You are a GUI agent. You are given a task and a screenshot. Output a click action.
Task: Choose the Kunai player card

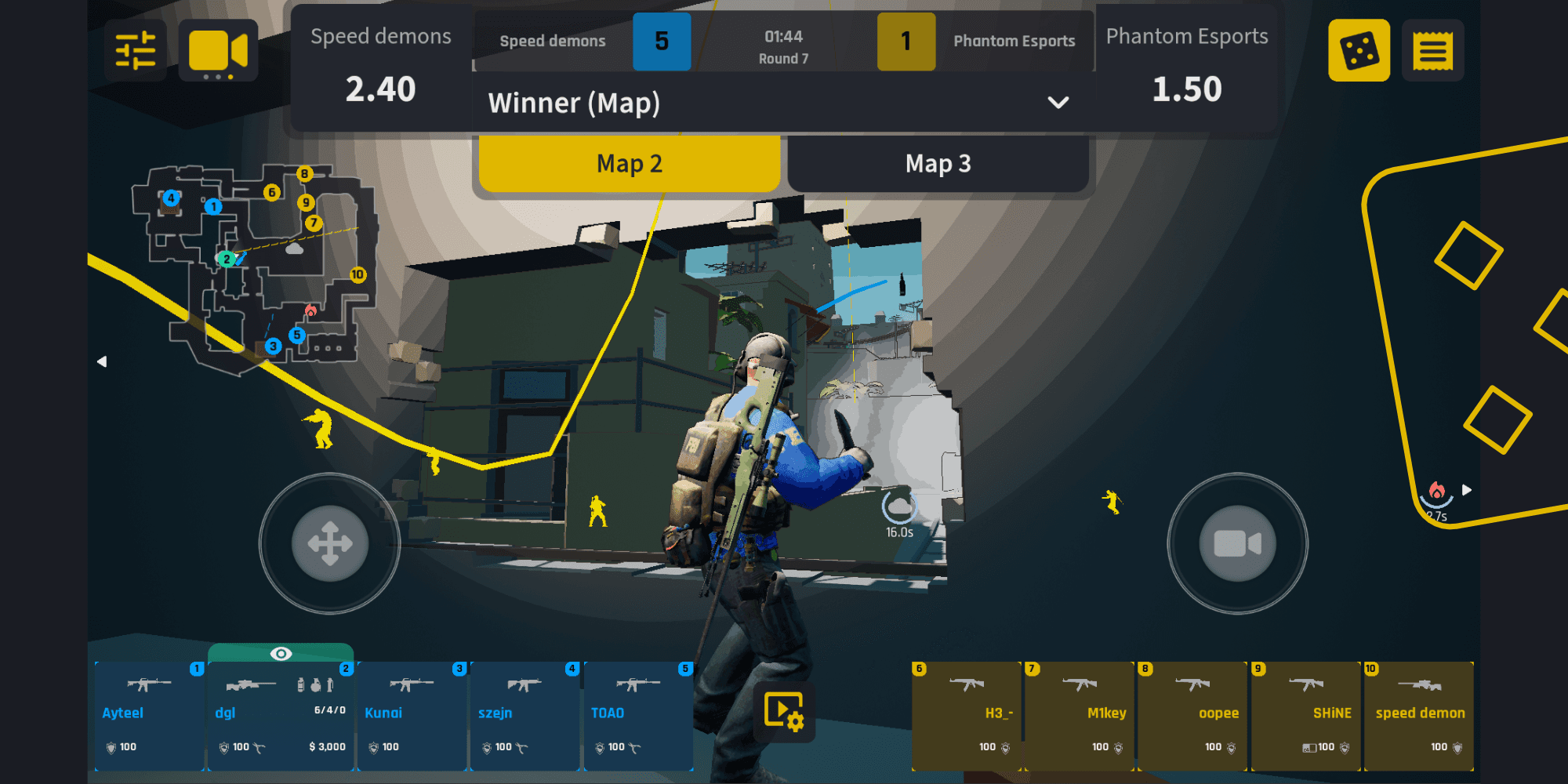412,715
